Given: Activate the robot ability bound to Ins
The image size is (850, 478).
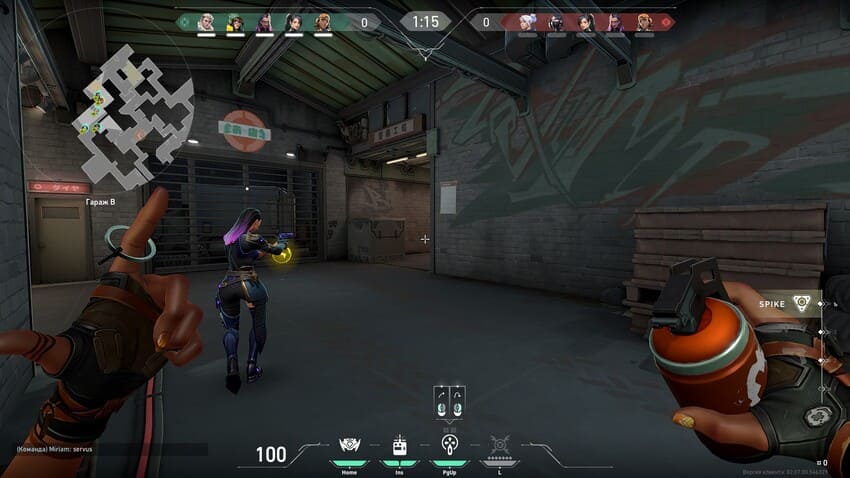Looking at the screenshot, I should coord(399,446).
